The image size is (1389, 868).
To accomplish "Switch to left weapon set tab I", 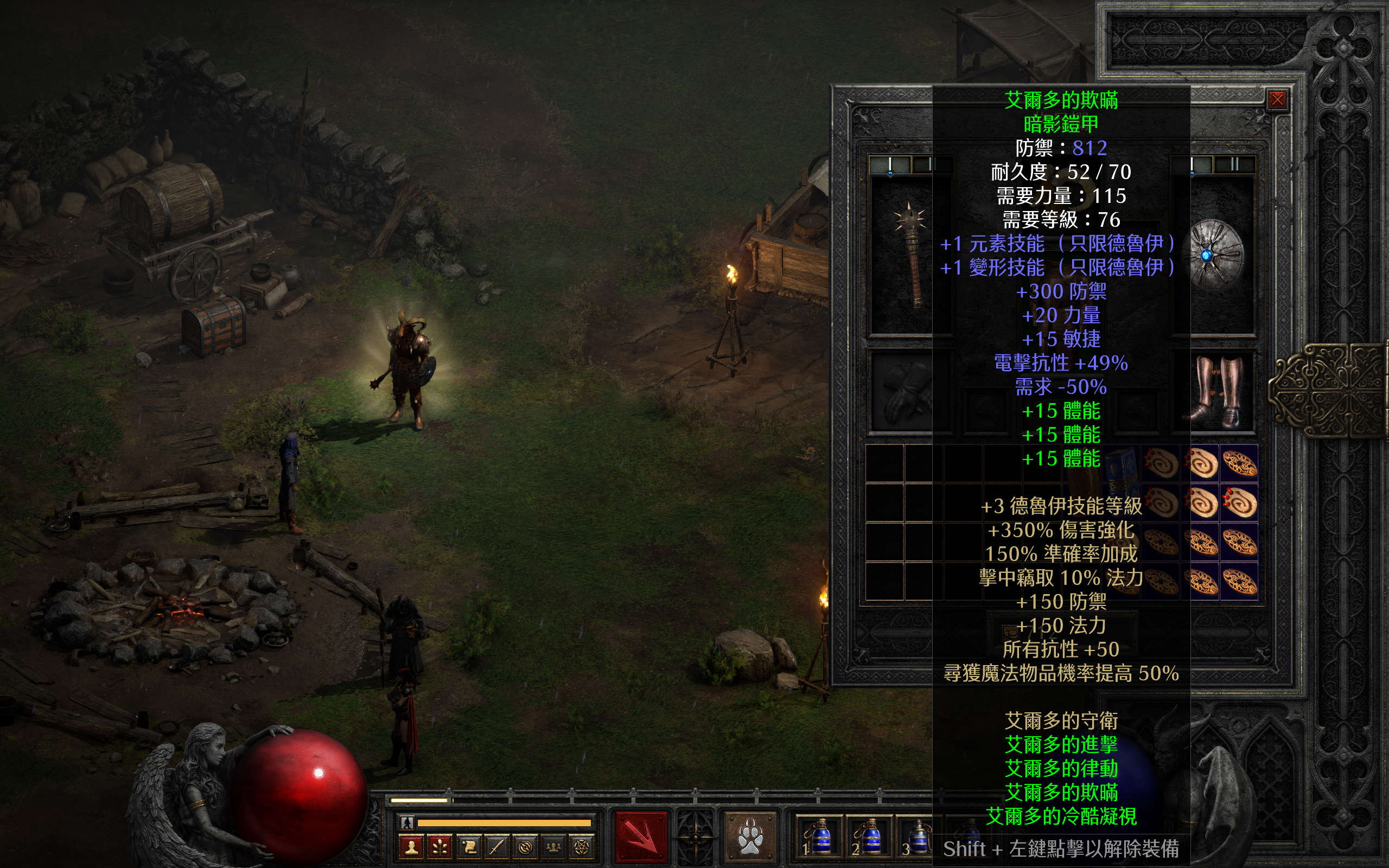I will pos(890,165).
